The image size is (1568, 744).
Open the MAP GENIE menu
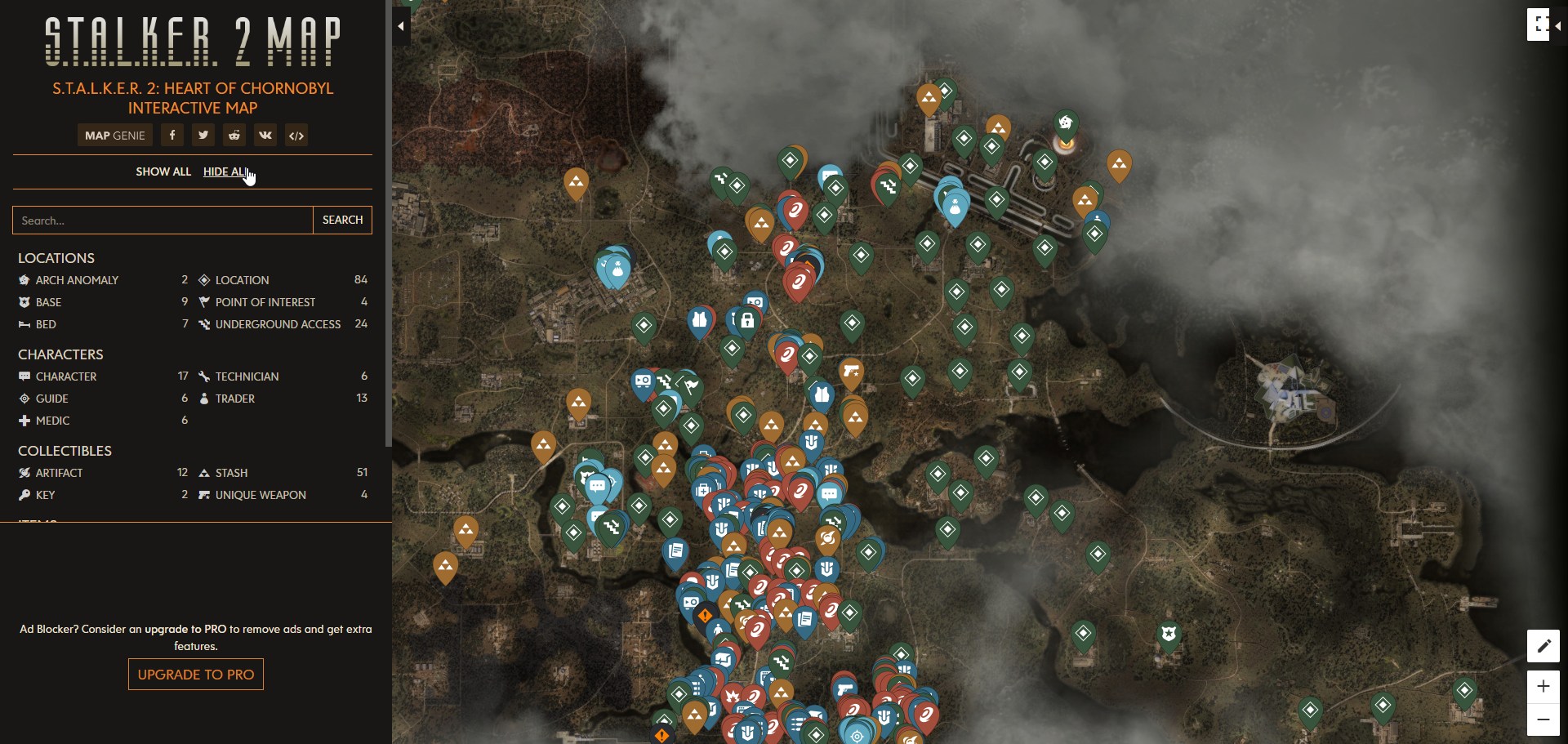[x=114, y=135]
